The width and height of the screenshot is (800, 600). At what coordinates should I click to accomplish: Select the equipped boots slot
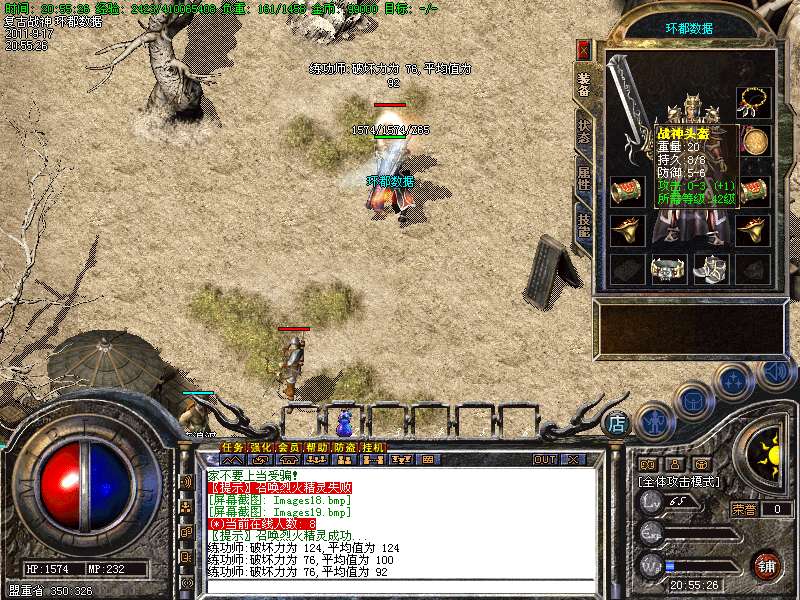tap(709, 268)
